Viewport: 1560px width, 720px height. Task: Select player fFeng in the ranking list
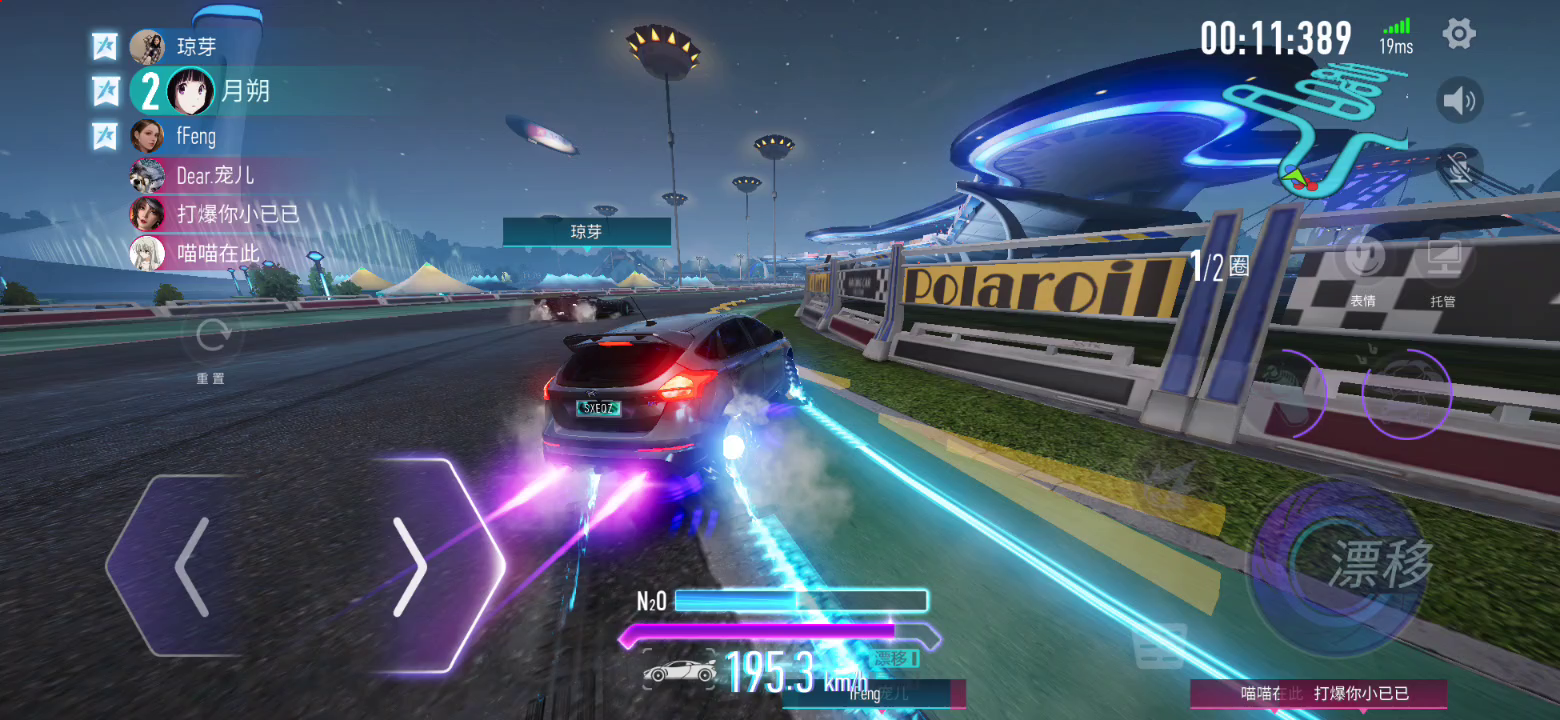(x=196, y=135)
